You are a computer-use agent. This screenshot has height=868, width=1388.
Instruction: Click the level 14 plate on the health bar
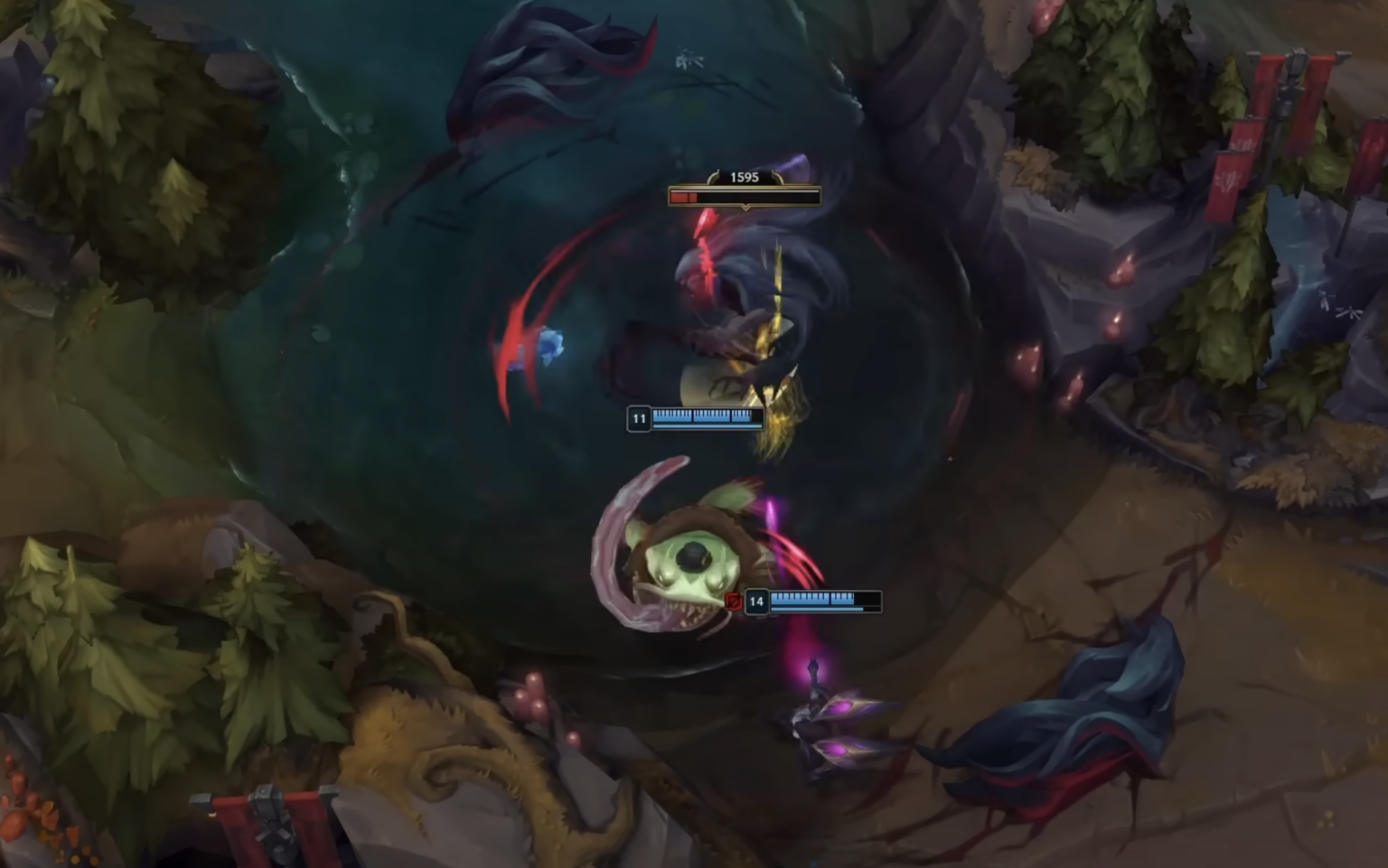click(x=756, y=602)
